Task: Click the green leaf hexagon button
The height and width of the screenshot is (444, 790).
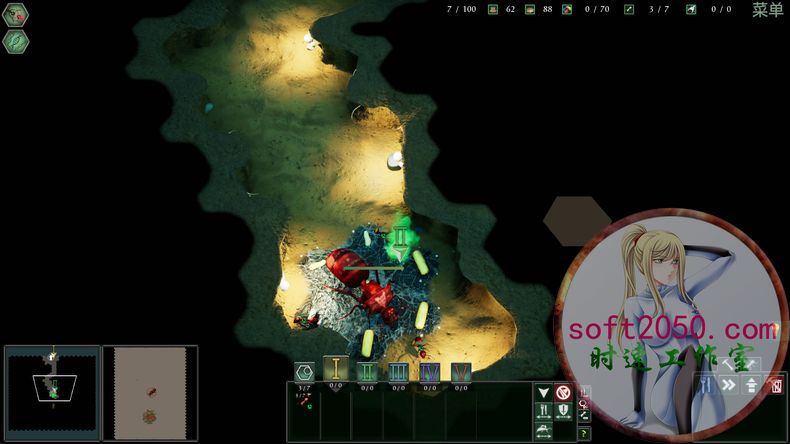Action: [x=16, y=41]
